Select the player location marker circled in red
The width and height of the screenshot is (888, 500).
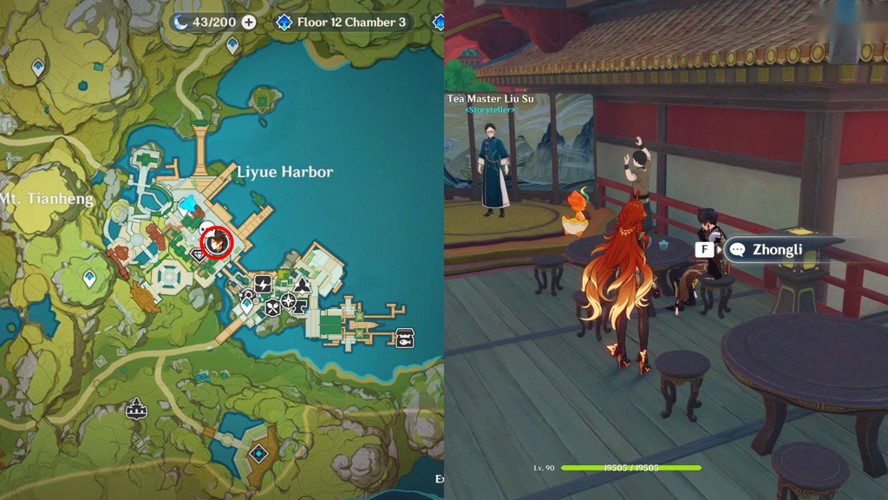216,241
